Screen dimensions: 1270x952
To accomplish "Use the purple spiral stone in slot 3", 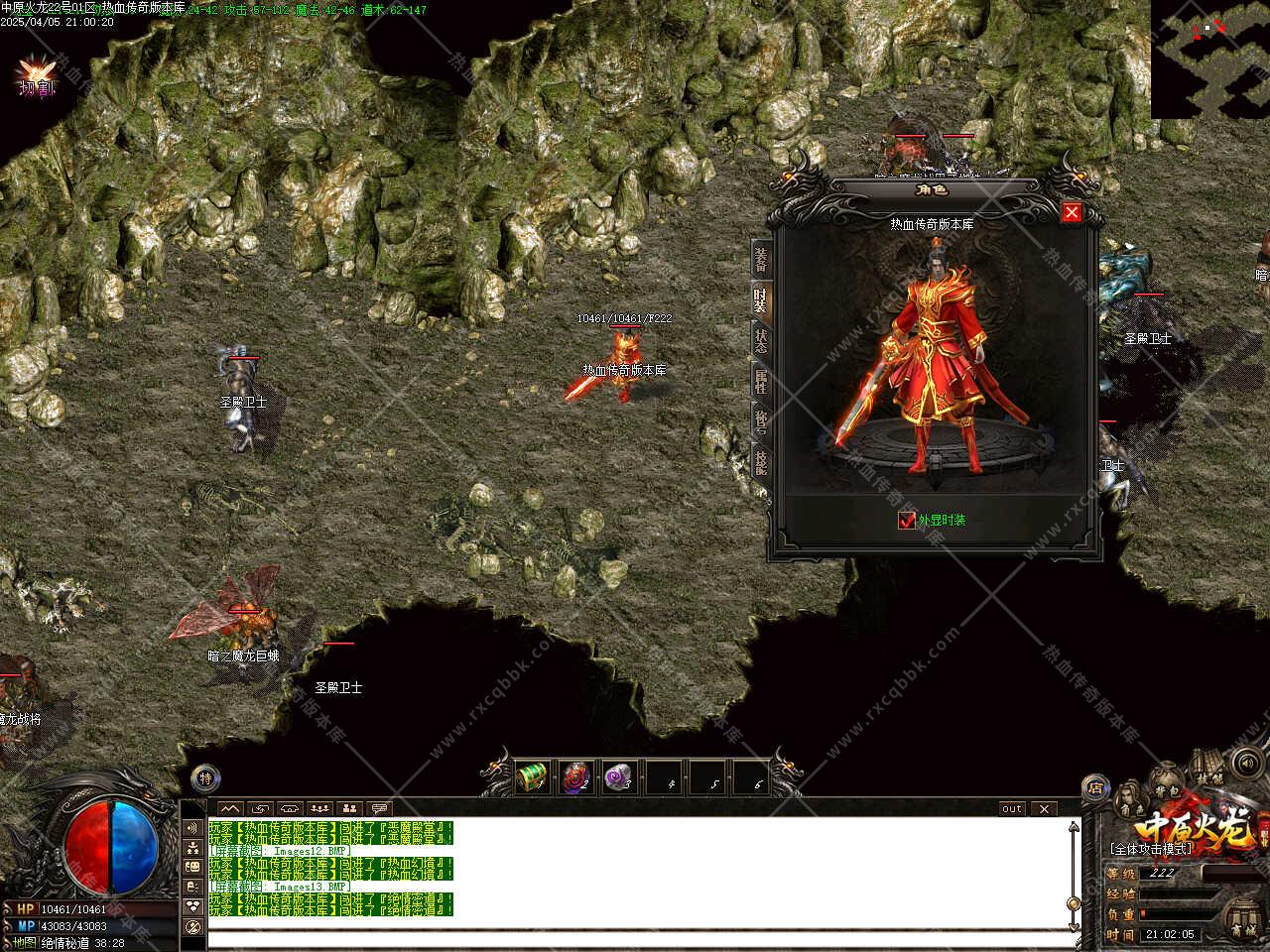I will coord(620,776).
